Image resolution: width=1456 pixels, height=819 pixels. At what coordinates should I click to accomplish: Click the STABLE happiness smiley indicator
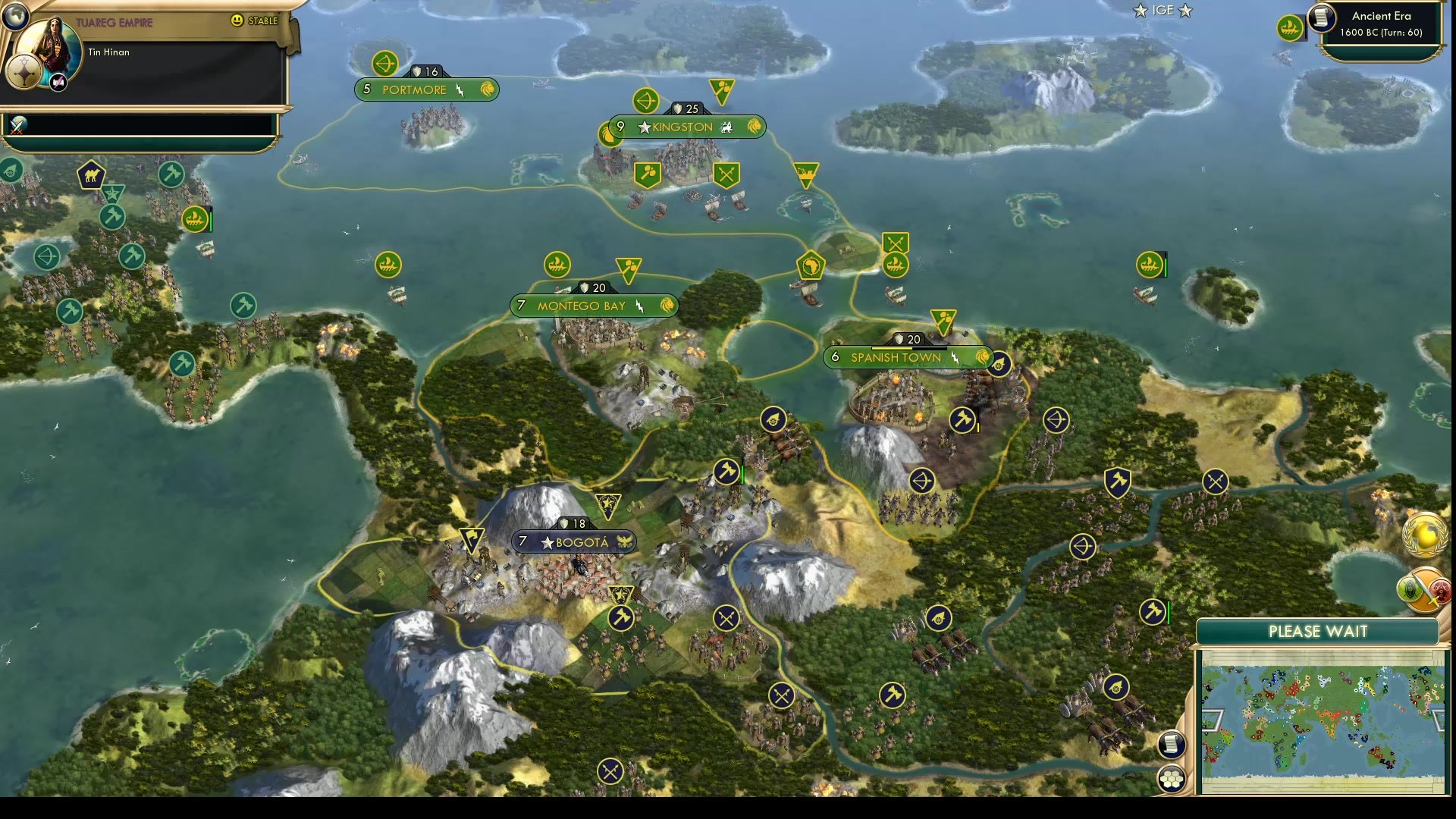click(238, 21)
